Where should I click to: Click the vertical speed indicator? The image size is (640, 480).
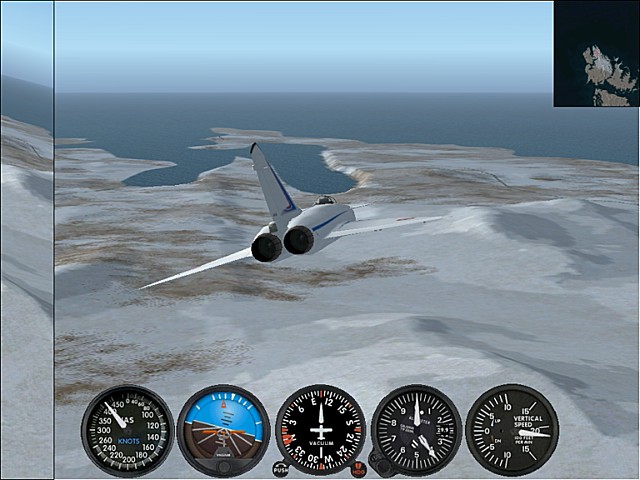click(511, 430)
